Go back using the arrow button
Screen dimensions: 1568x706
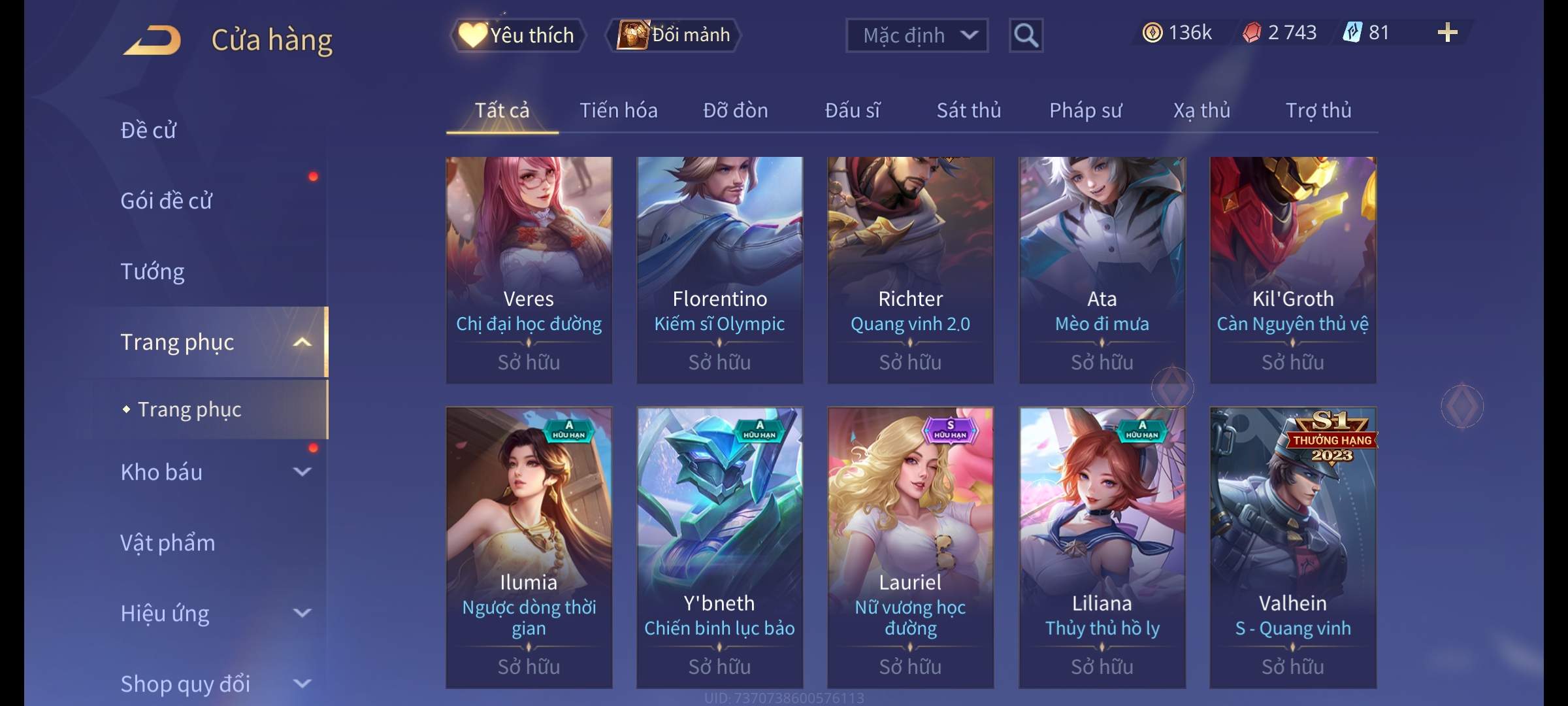152,39
